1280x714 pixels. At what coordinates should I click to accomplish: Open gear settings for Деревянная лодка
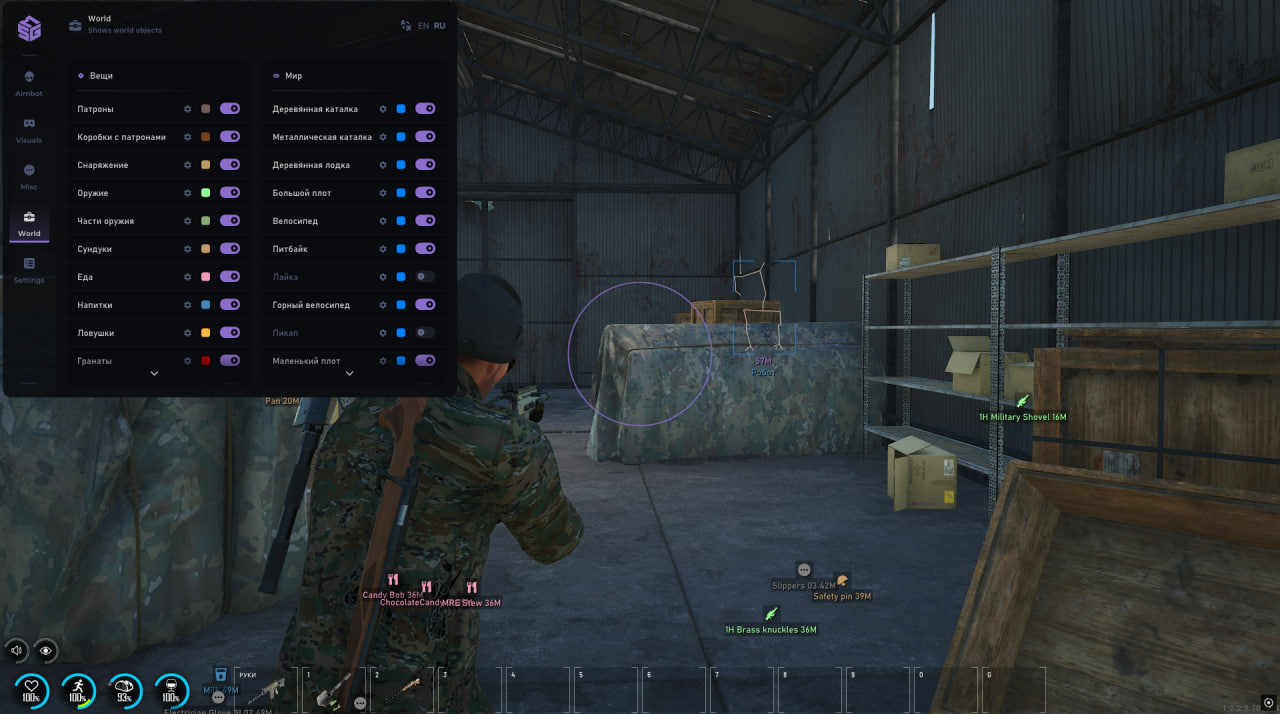coord(382,164)
